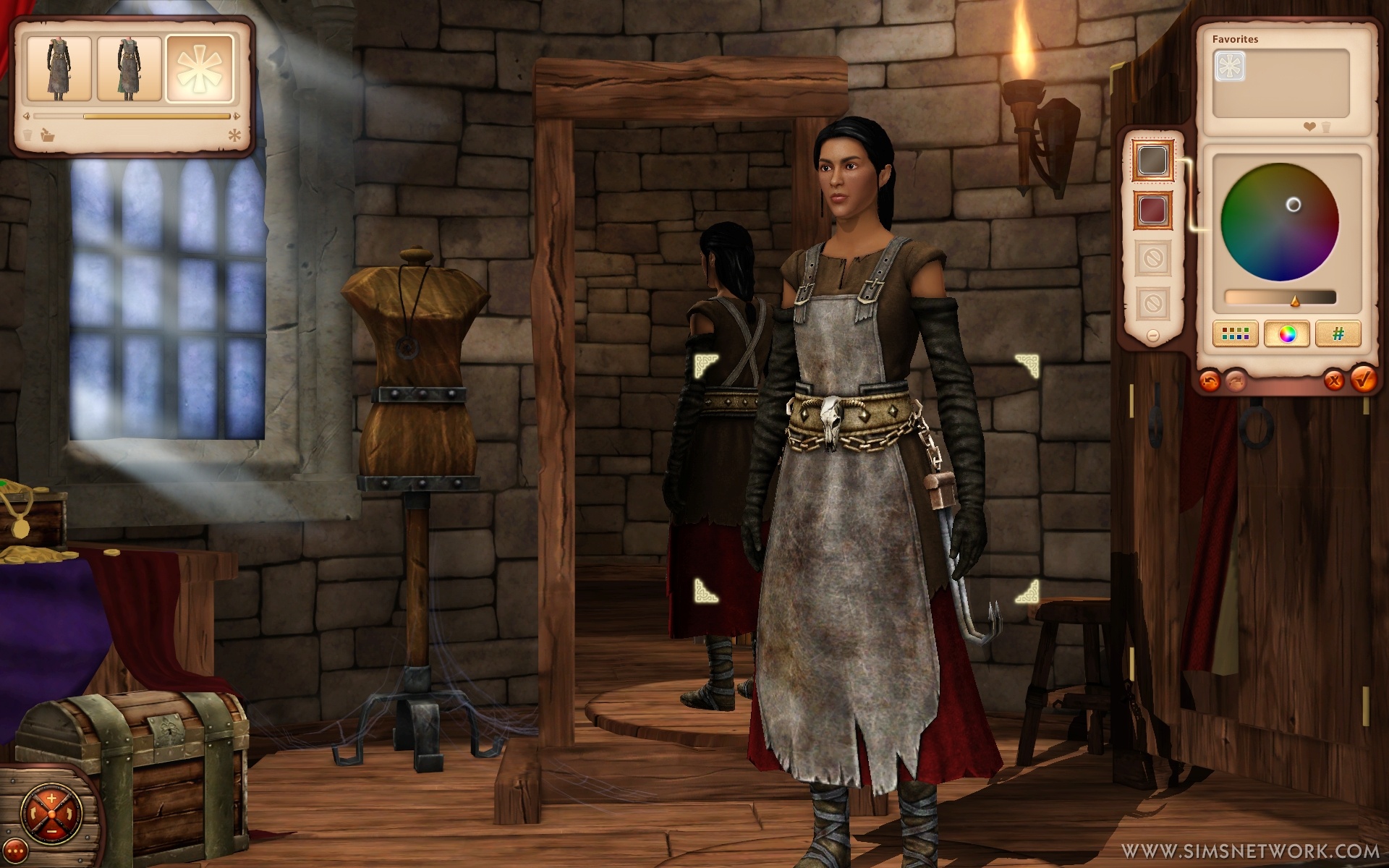Open the hex color code entry mode
1389x868 pixels.
pyautogui.click(x=1338, y=334)
